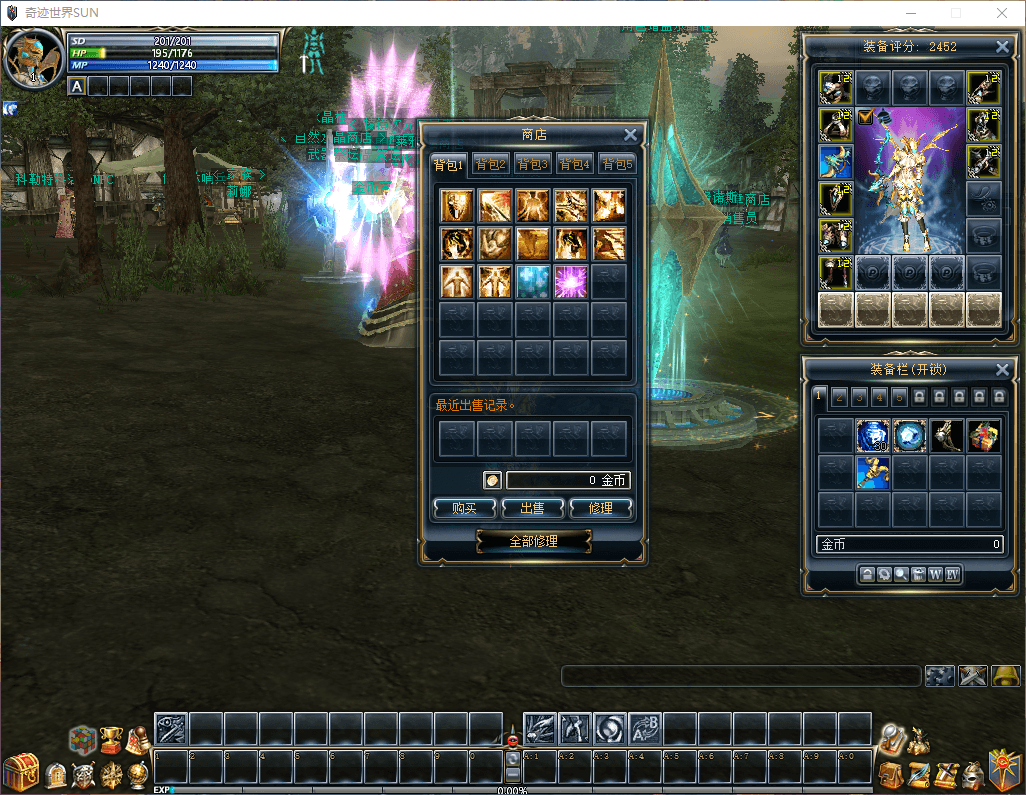Screen dimensions: 1026x795
Task: Select the purple starburst skill item
Action: pyautogui.click(x=571, y=281)
